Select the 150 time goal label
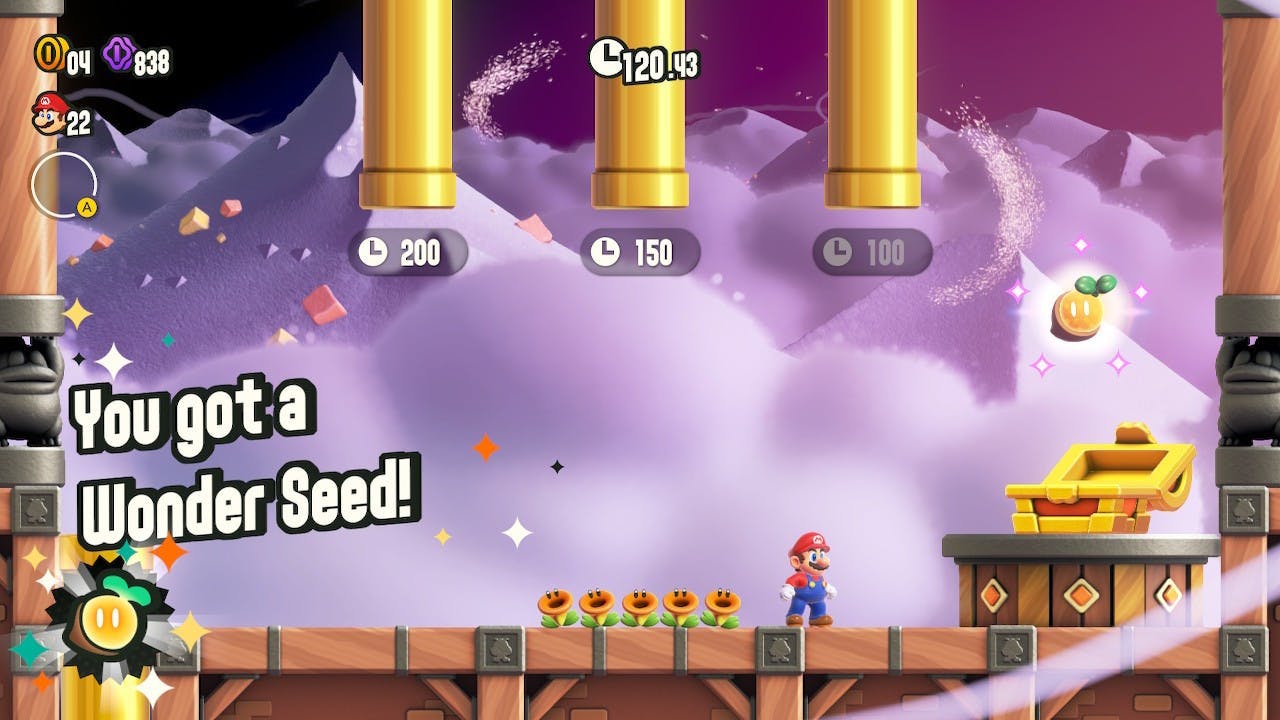 point(640,253)
